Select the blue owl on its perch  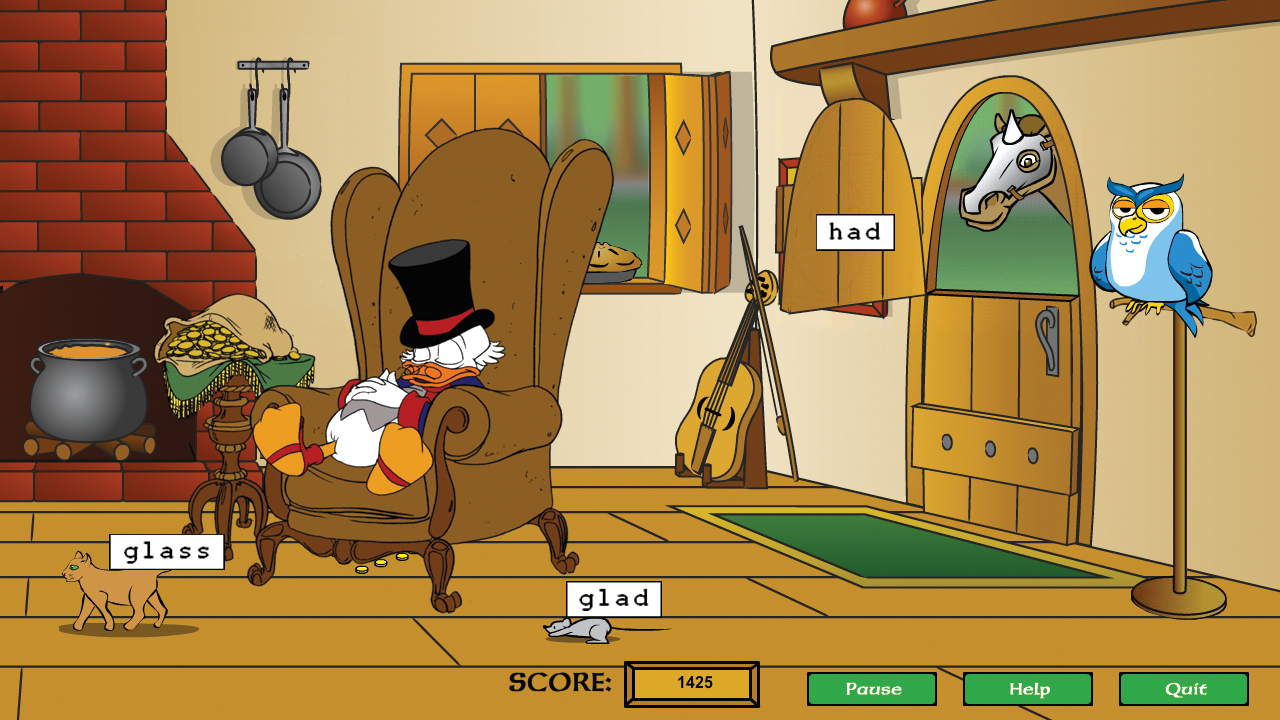pos(1150,250)
